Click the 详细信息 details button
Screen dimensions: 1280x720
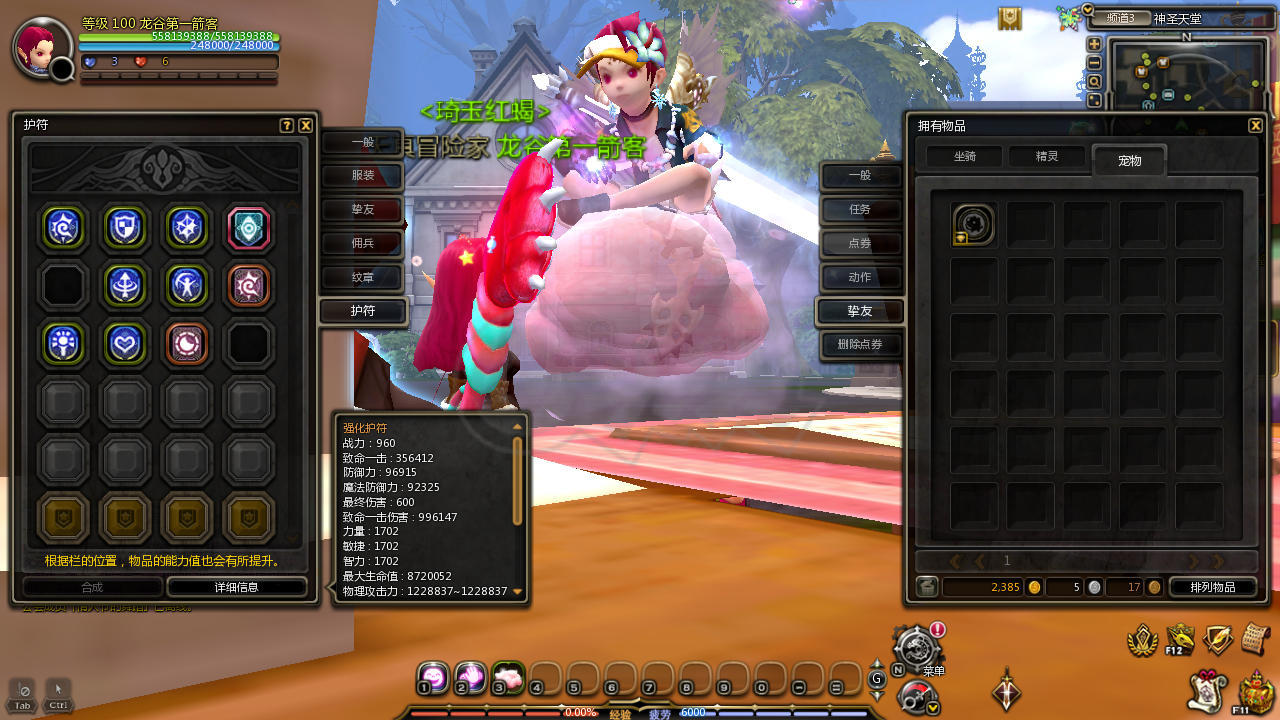(237, 587)
